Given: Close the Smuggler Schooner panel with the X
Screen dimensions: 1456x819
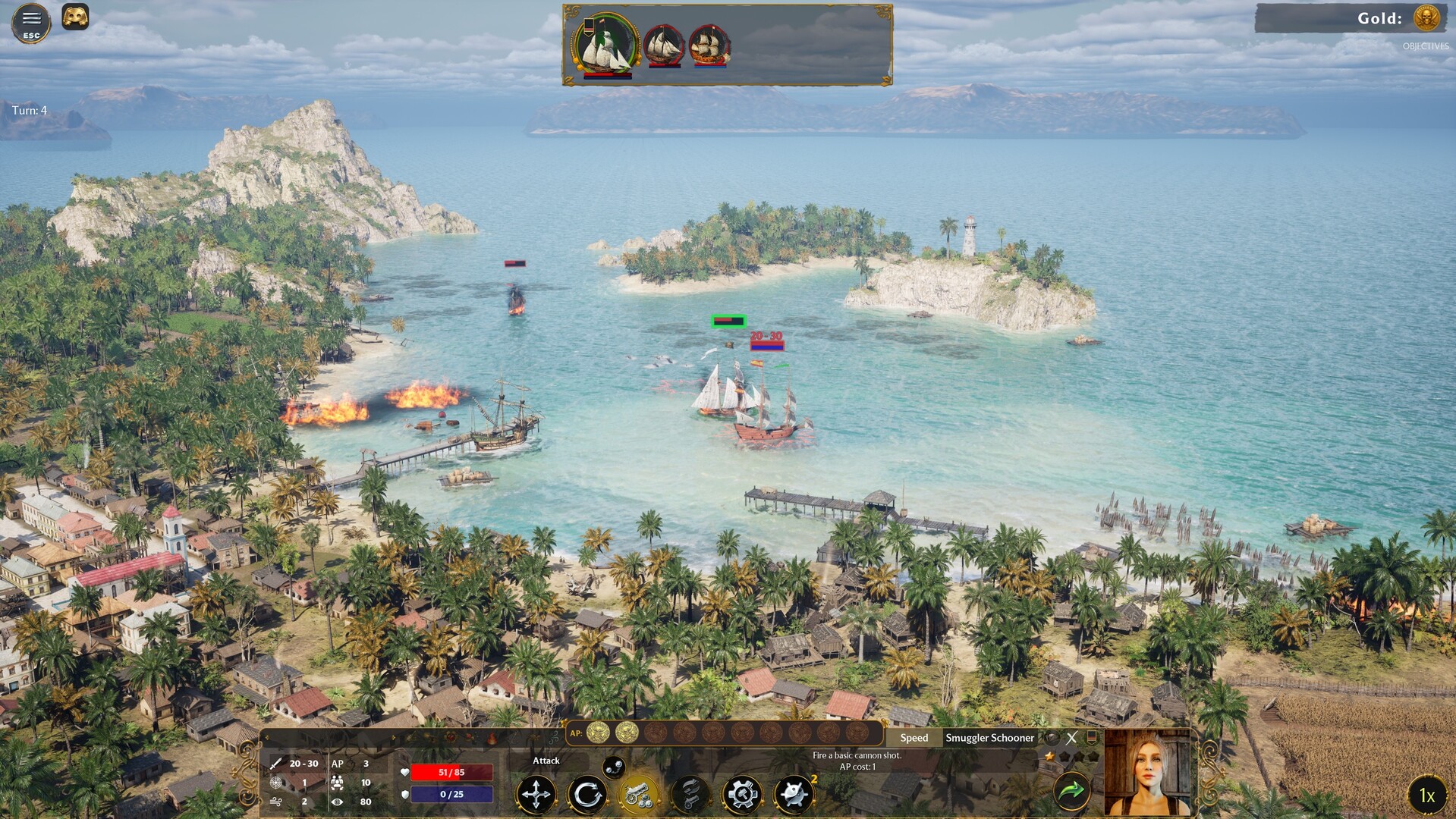Looking at the screenshot, I should 1071,737.
